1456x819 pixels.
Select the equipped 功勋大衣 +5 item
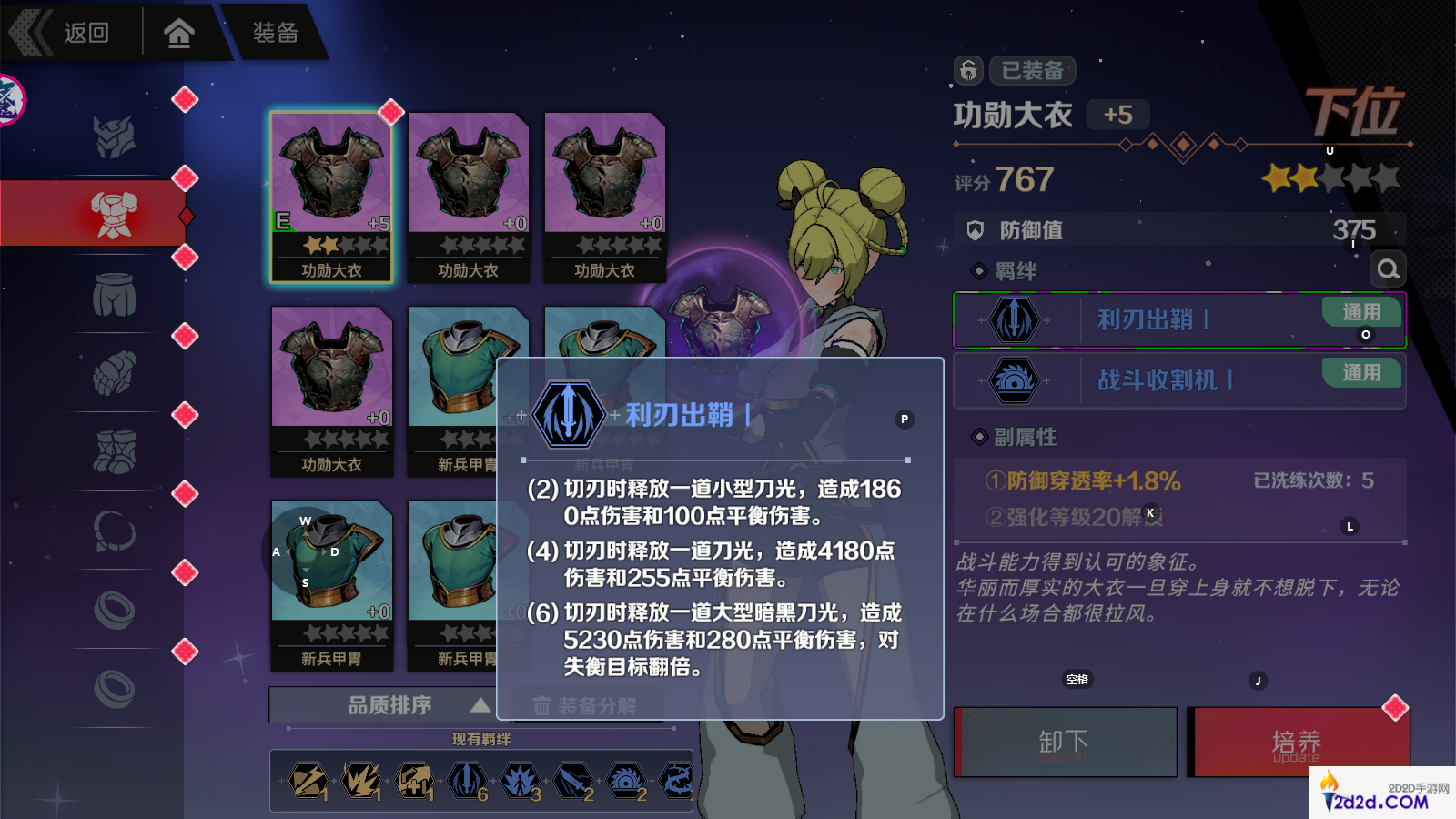tap(332, 197)
